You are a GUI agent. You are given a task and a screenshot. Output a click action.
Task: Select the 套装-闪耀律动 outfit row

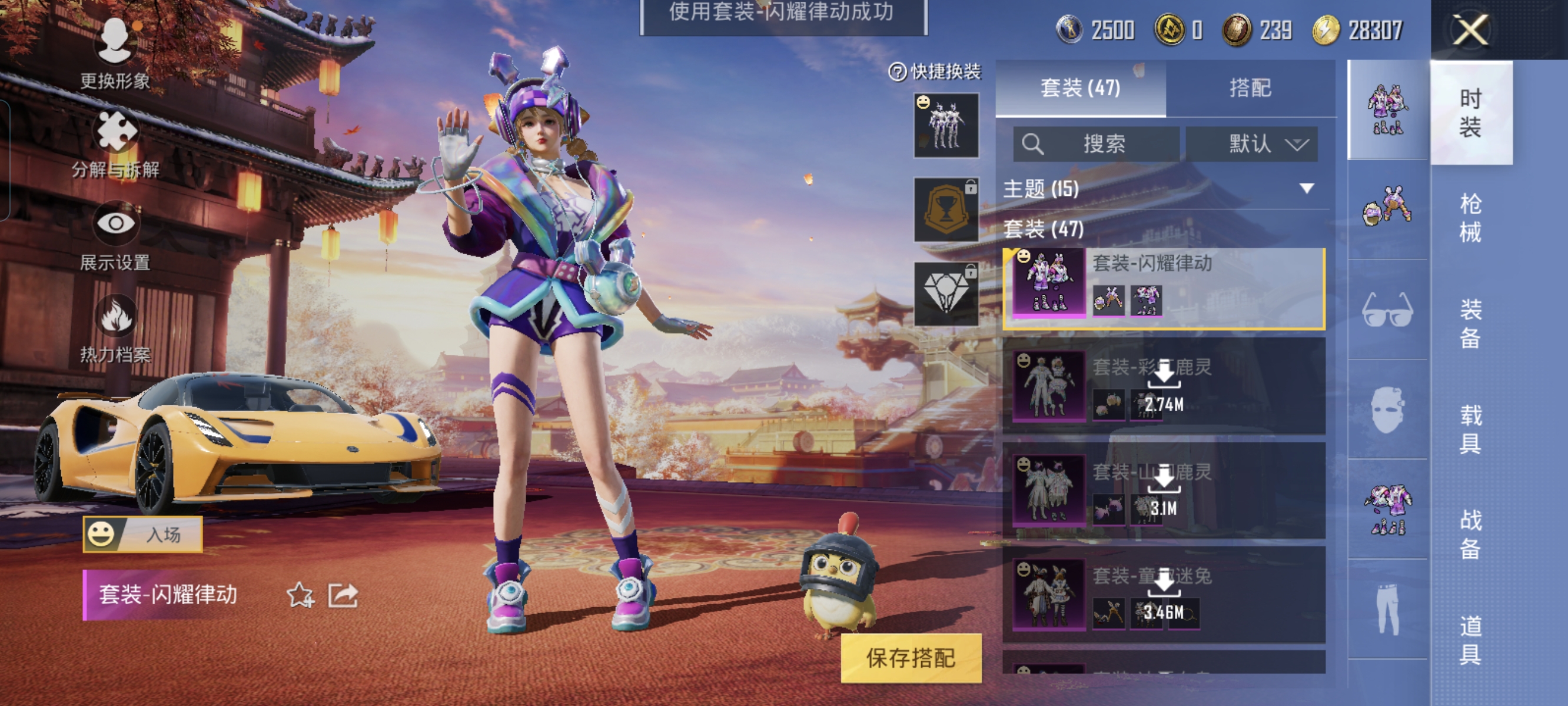point(1164,288)
